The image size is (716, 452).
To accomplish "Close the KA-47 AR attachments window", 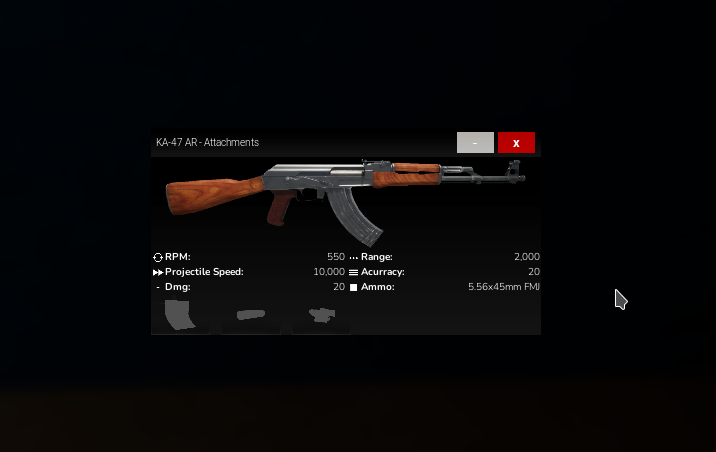I will click(516, 143).
